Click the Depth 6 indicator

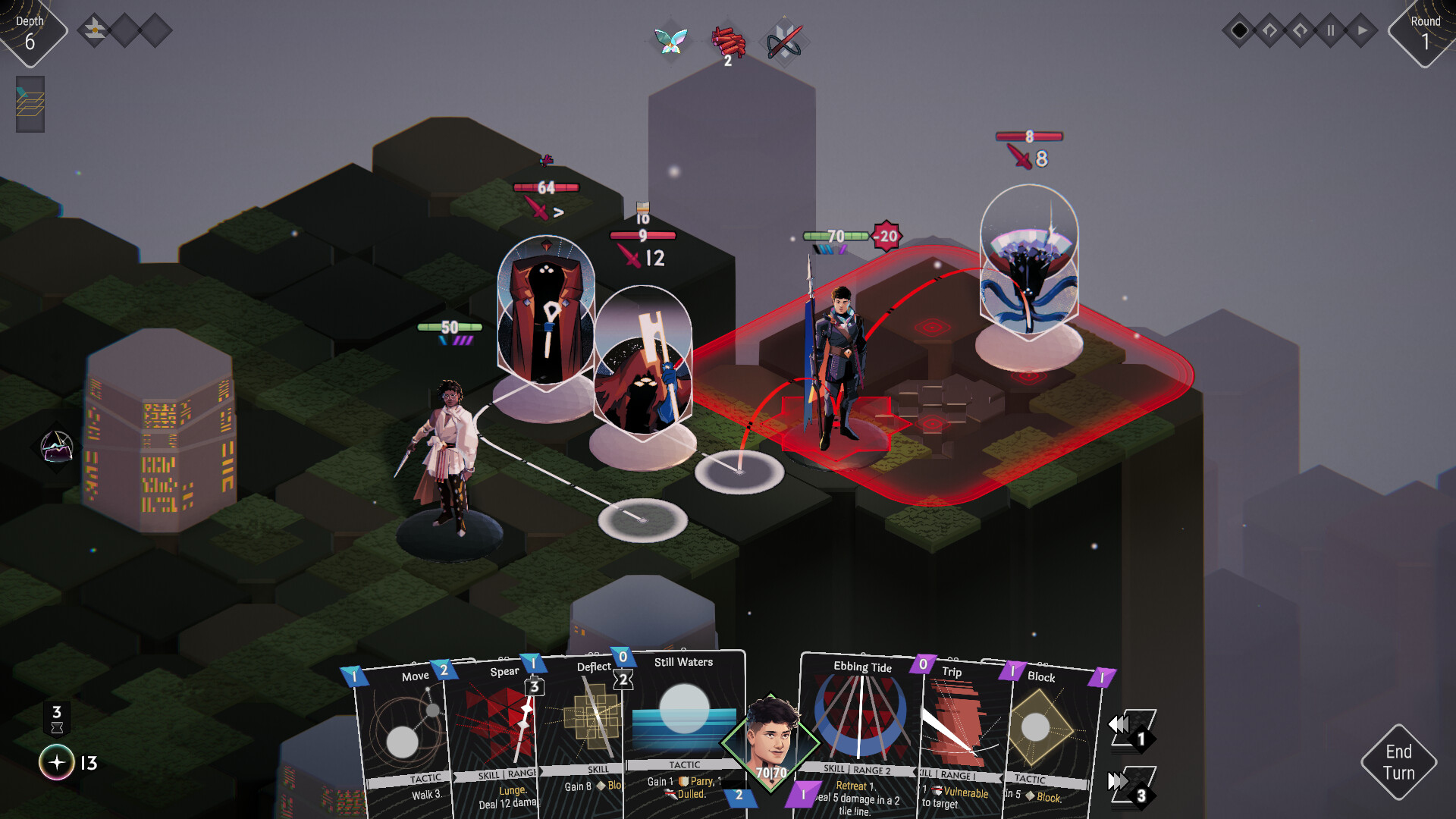(x=30, y=33)
